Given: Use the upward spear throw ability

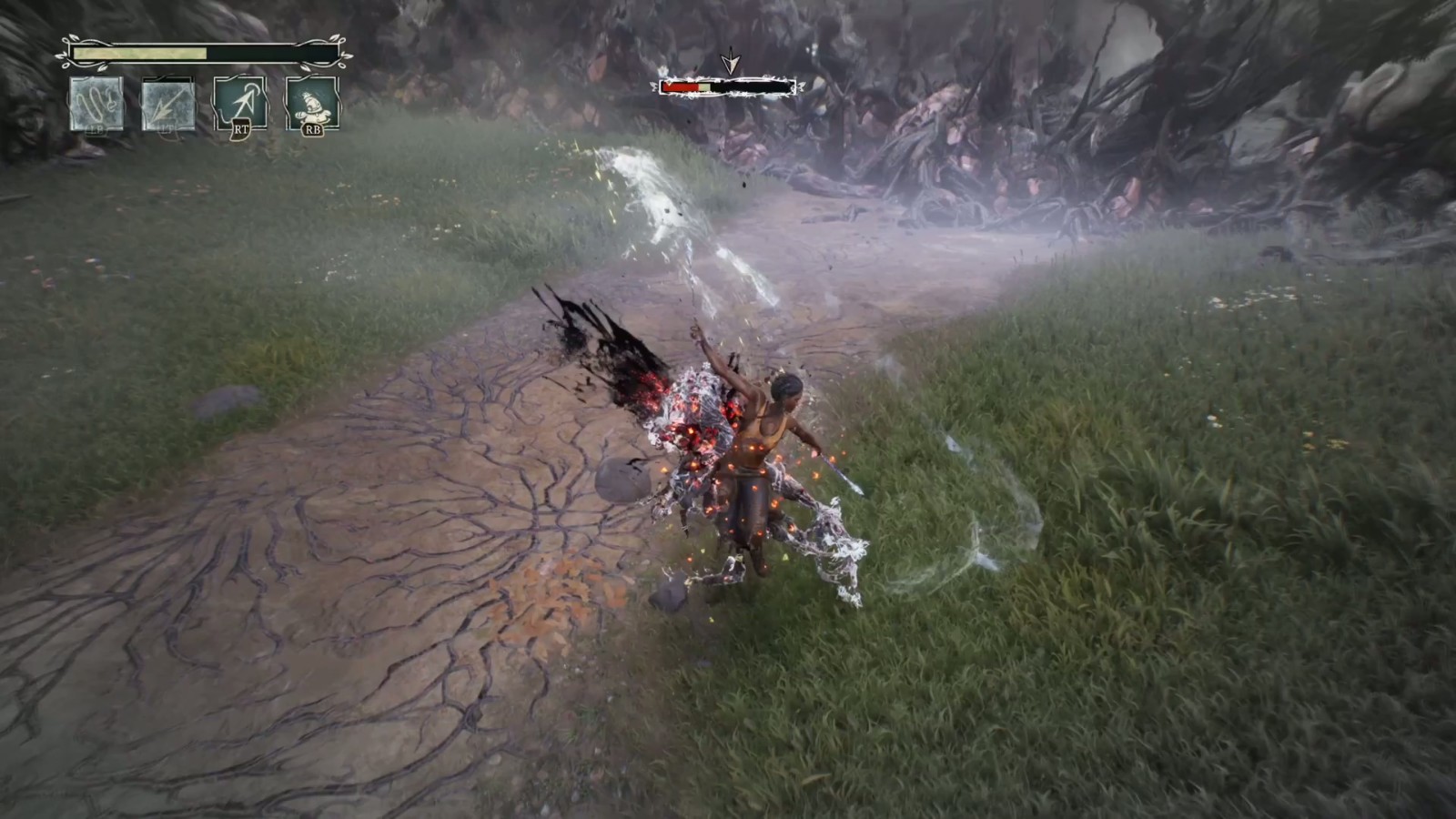Looking at the screenshot, I should (x=240, y=103).
